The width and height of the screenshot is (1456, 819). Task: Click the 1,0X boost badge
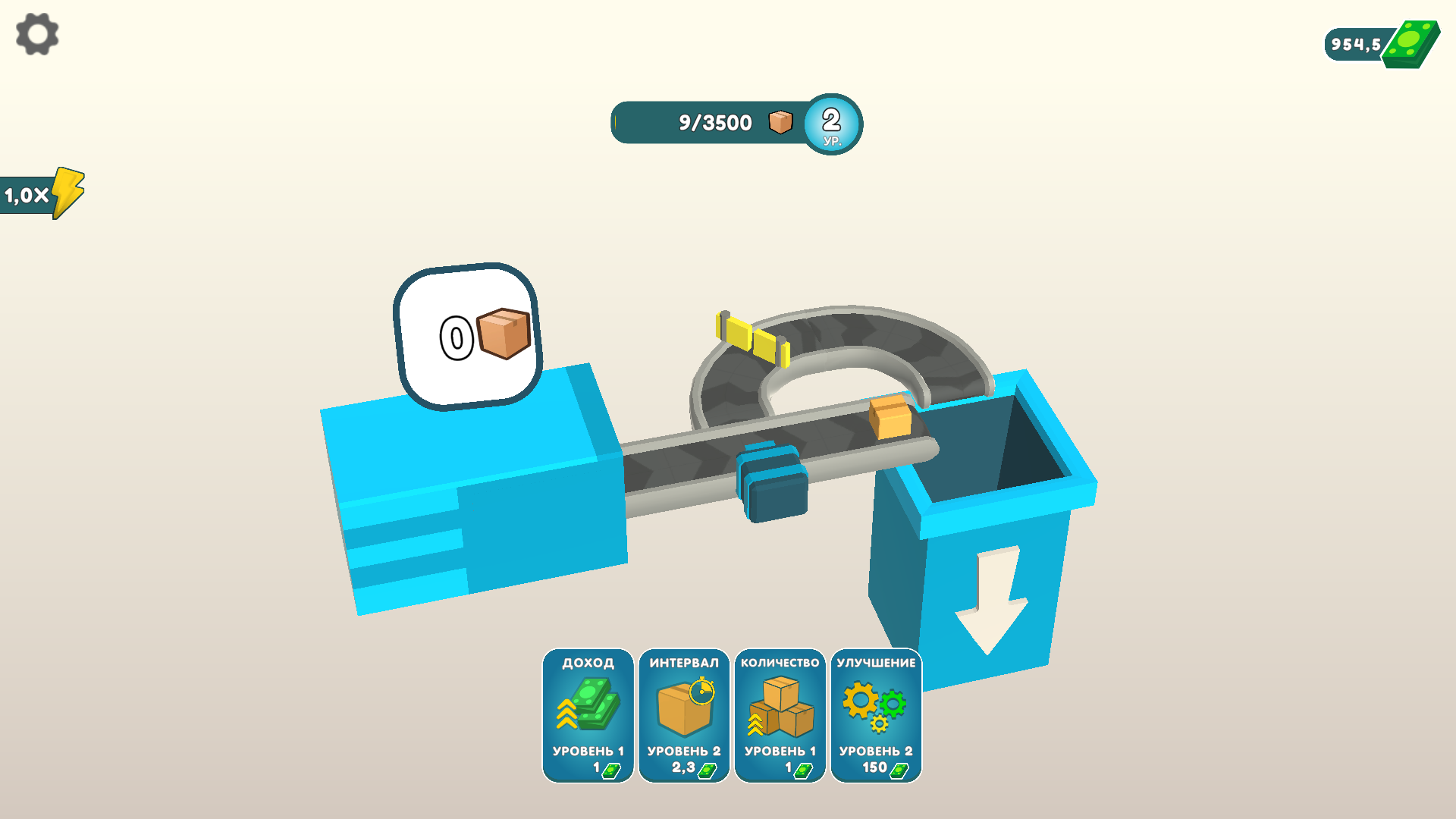[x=30, y=193]
